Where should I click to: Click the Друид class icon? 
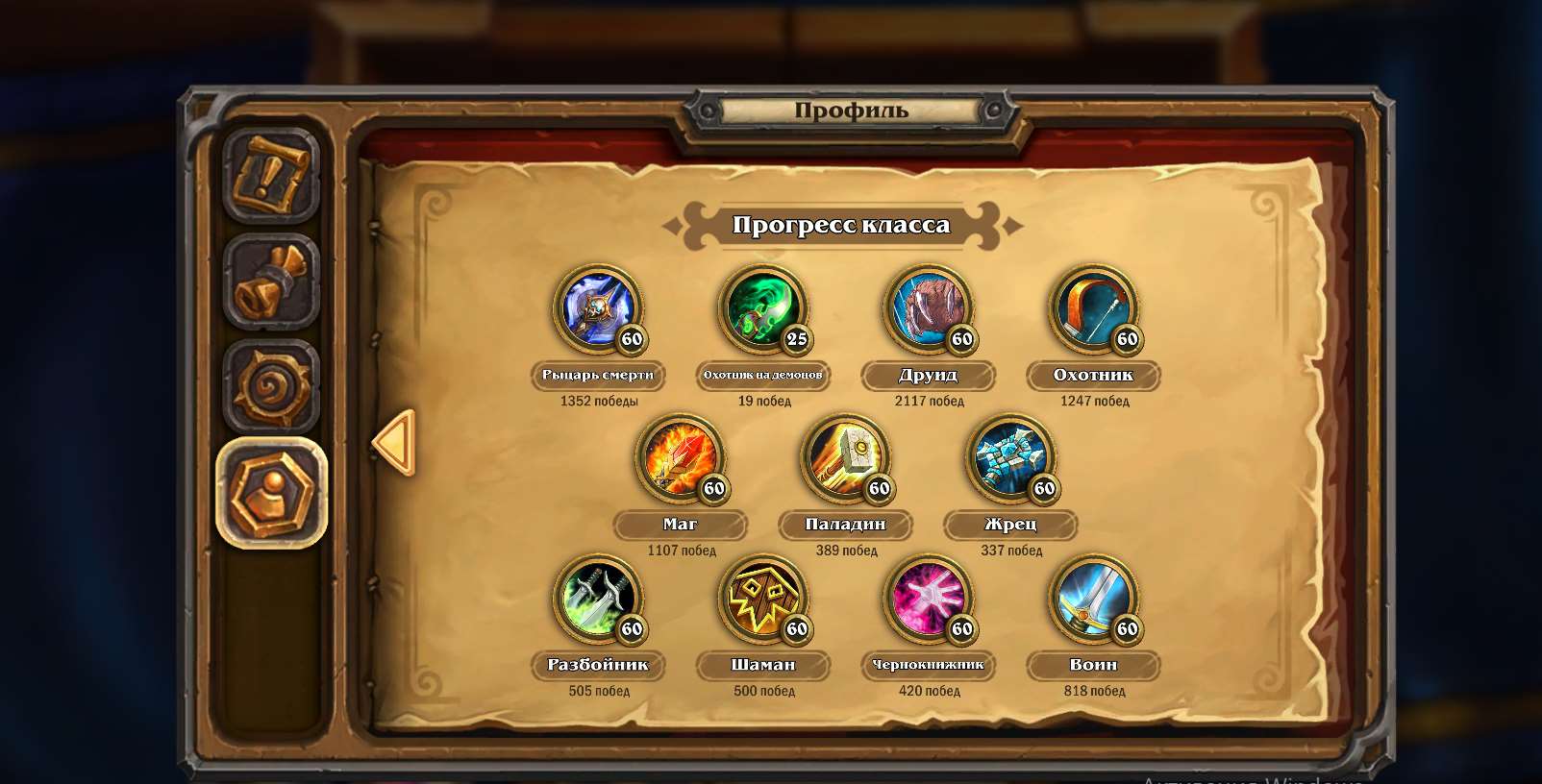[927, 310]
